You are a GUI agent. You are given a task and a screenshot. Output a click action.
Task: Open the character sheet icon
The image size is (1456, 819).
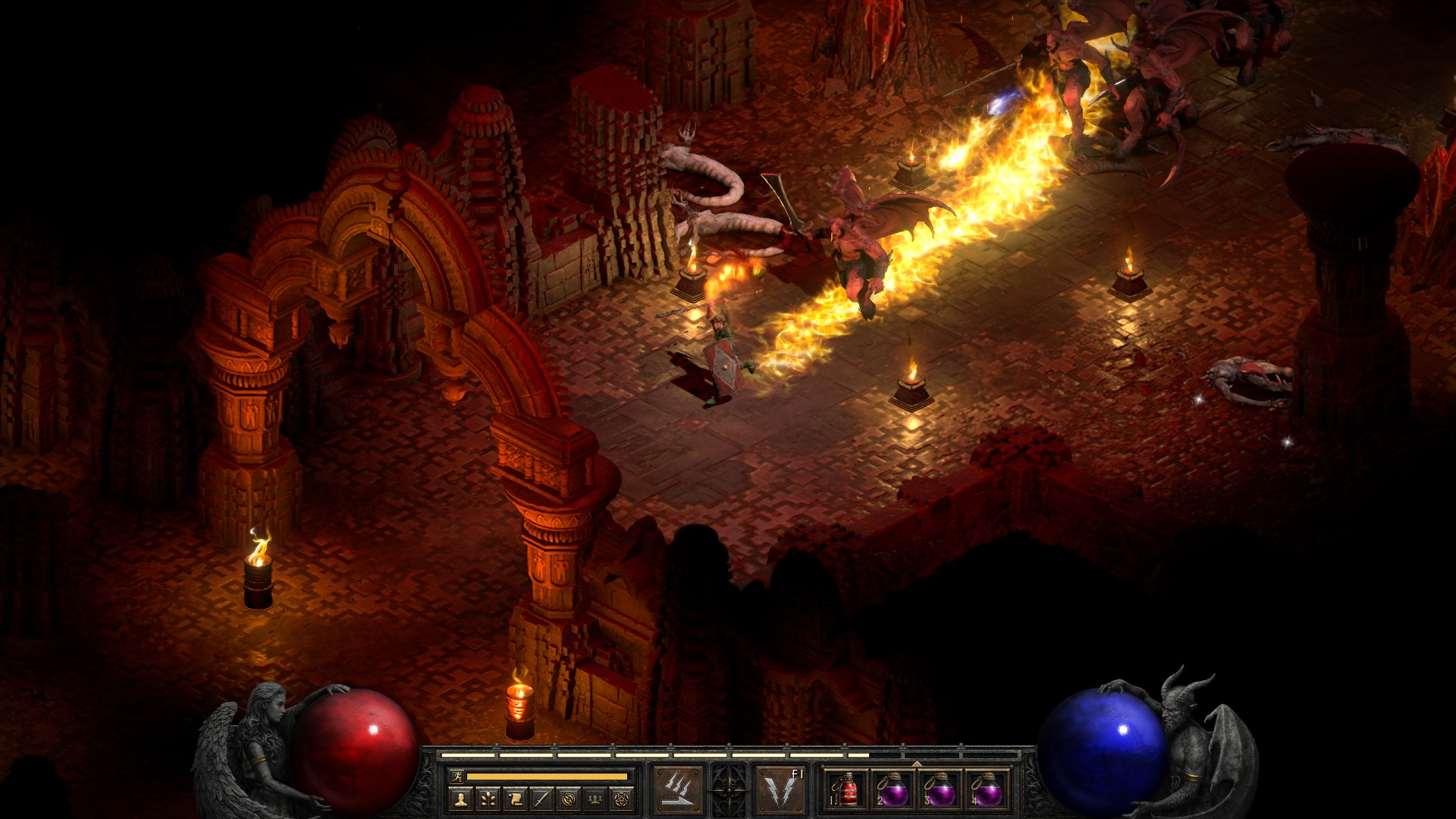coord(461,798)
